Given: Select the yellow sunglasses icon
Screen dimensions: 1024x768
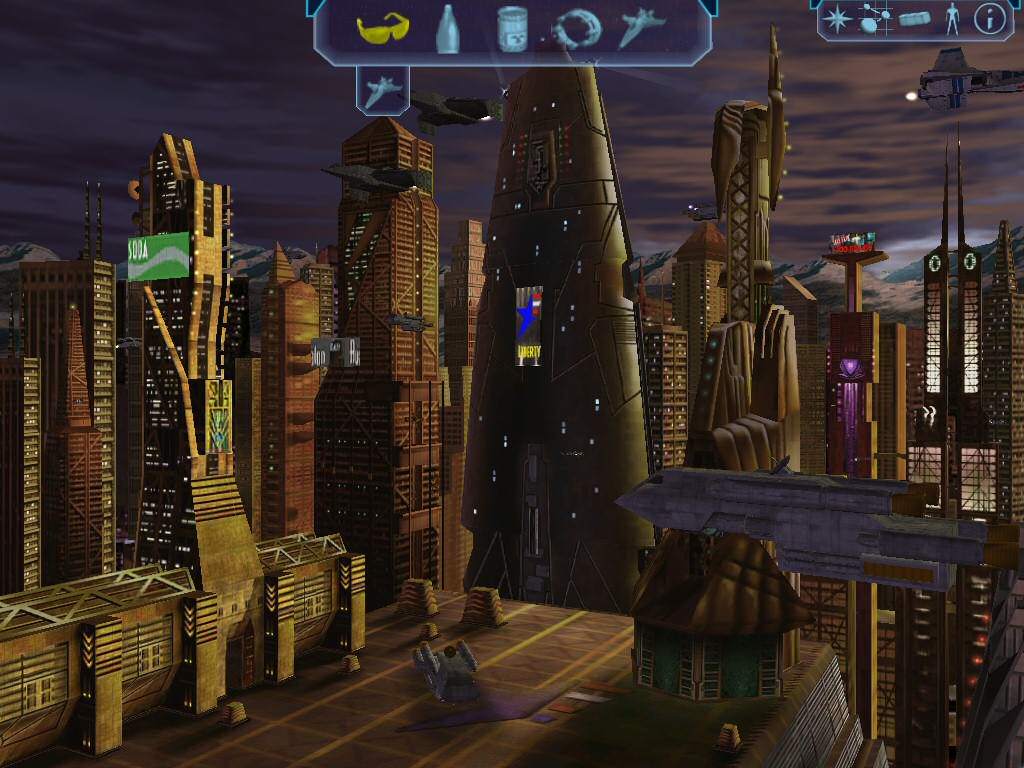Looking at the screenshot, I should pos(382,28).
